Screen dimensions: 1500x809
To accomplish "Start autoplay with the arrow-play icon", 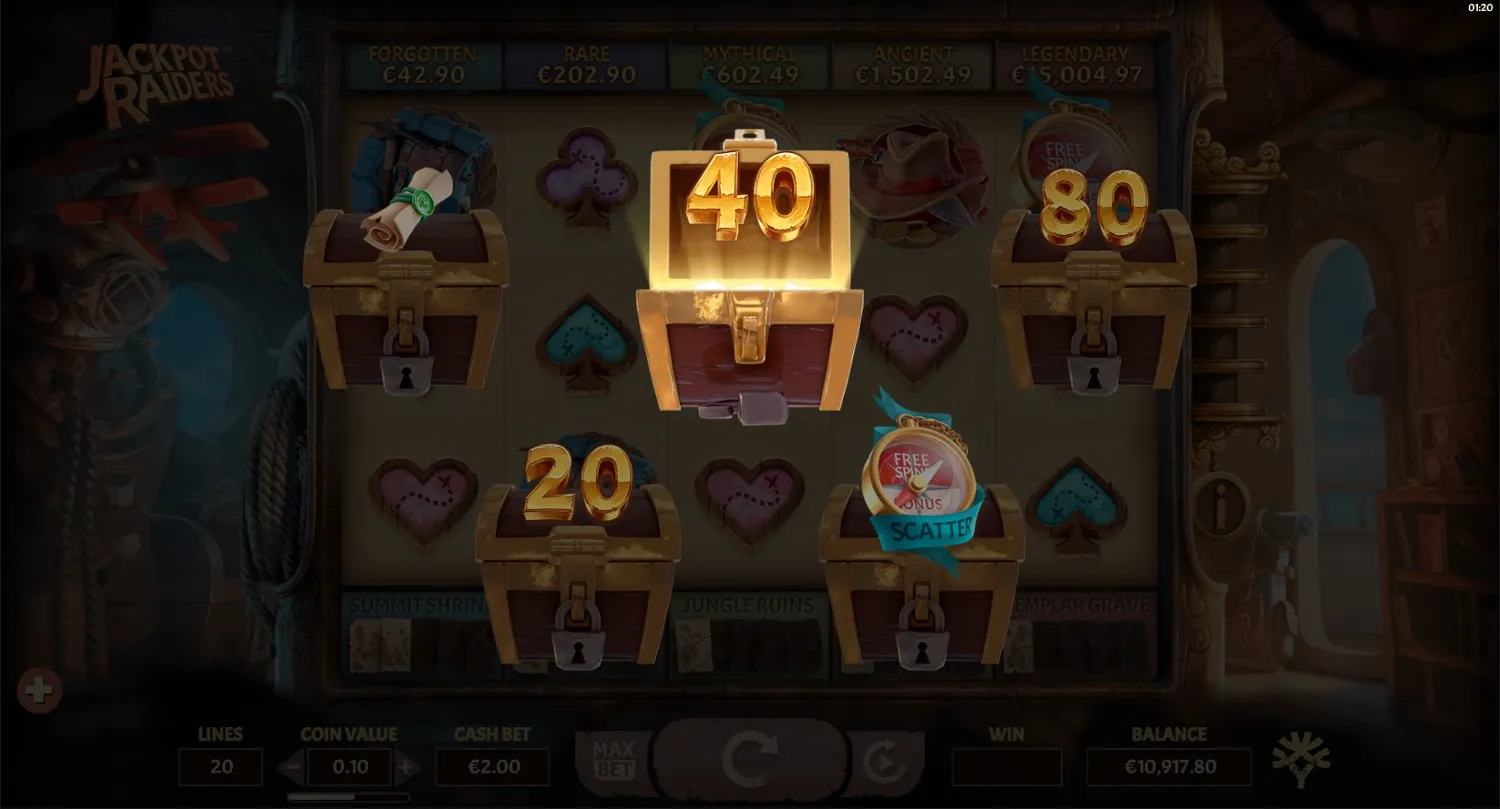I will (884, 760).
